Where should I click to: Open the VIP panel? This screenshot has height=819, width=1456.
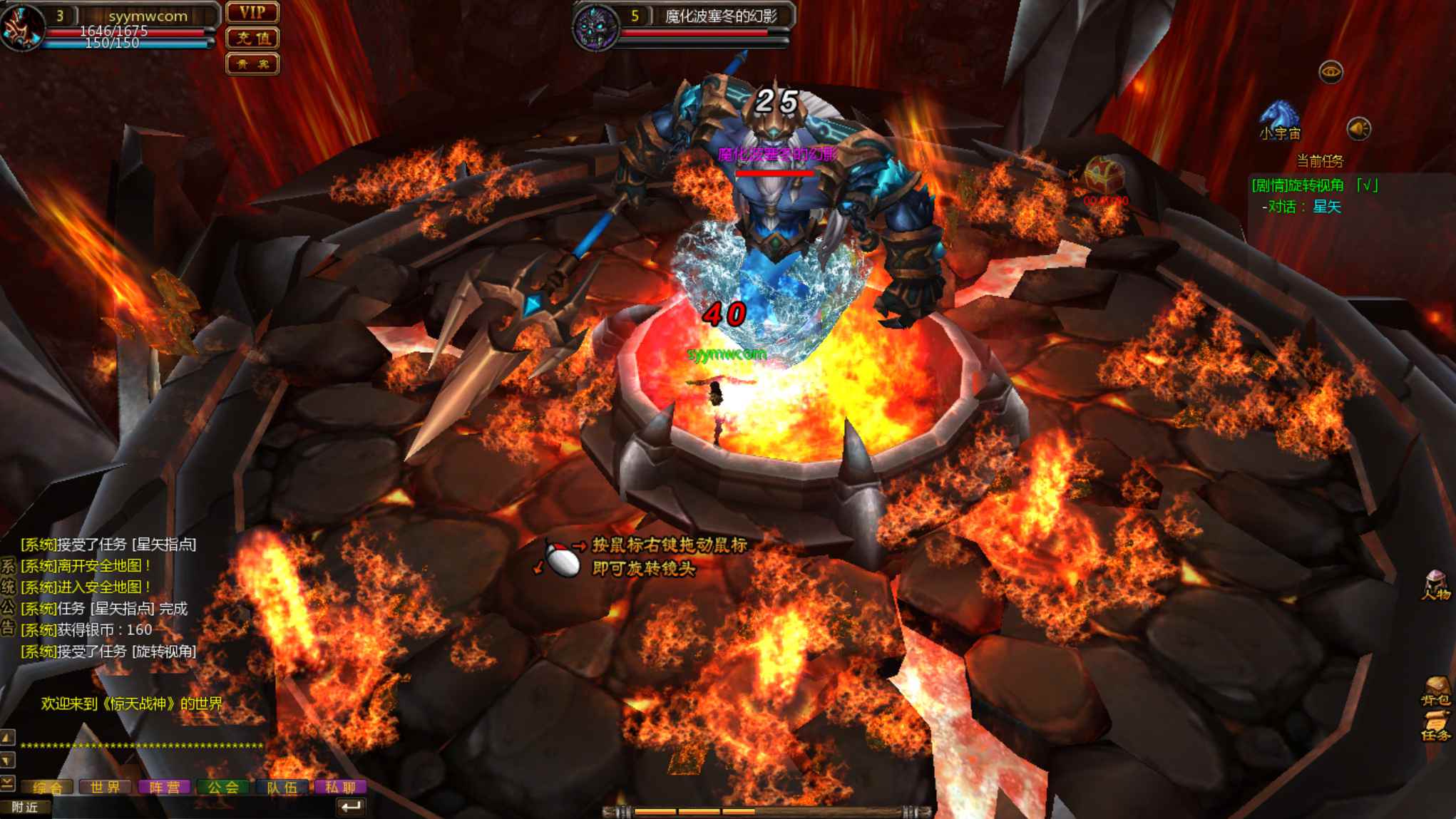pos(252,12)
